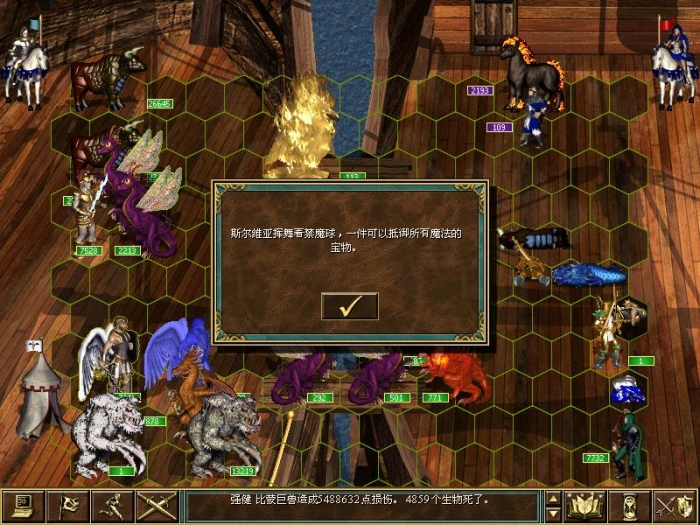Open the spellbook to cast a spell
The image size is (700, 525).
pos(585,507)
